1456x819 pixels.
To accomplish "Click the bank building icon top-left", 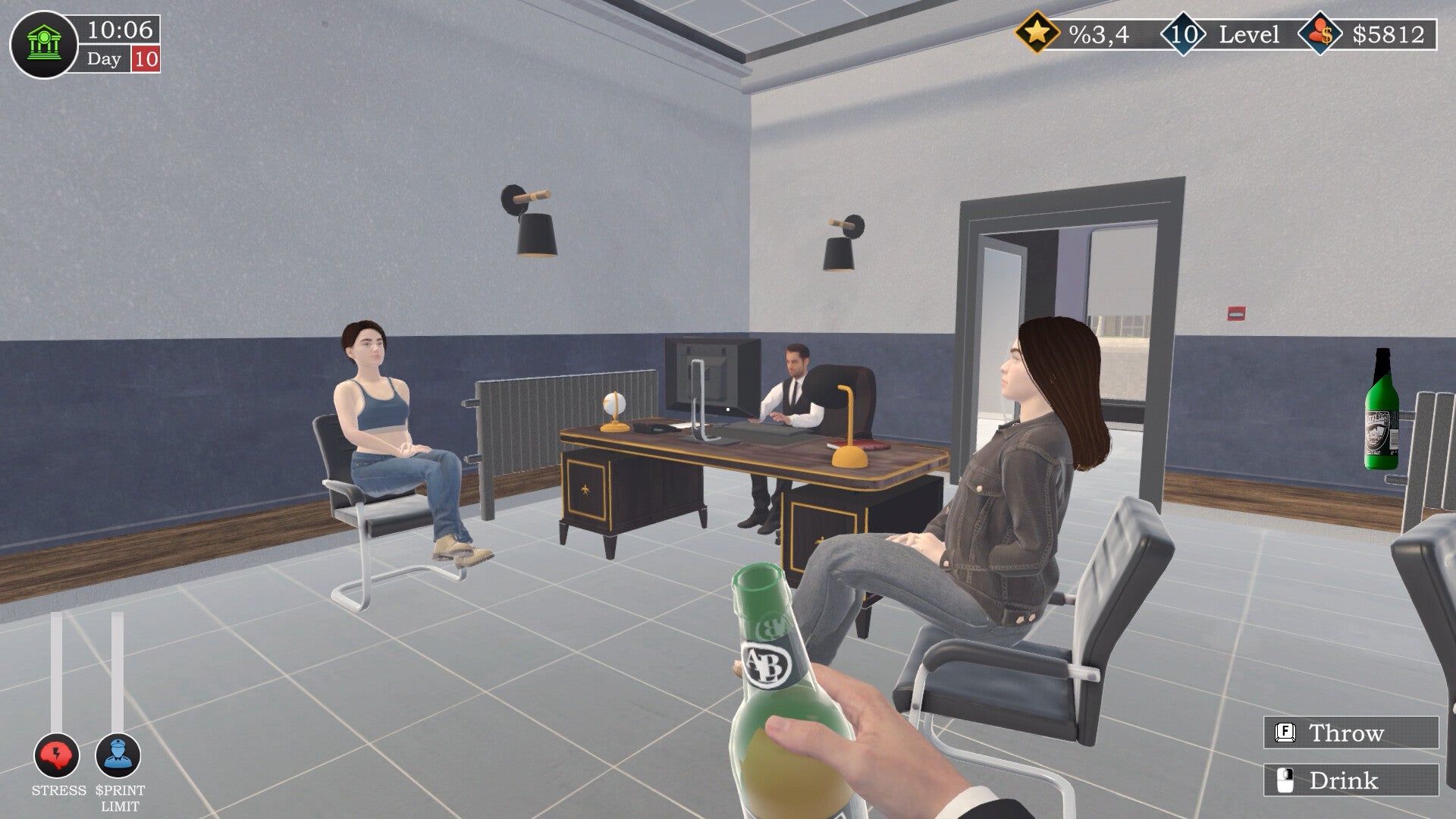I will pyautogui.click(x=43, y=42).
